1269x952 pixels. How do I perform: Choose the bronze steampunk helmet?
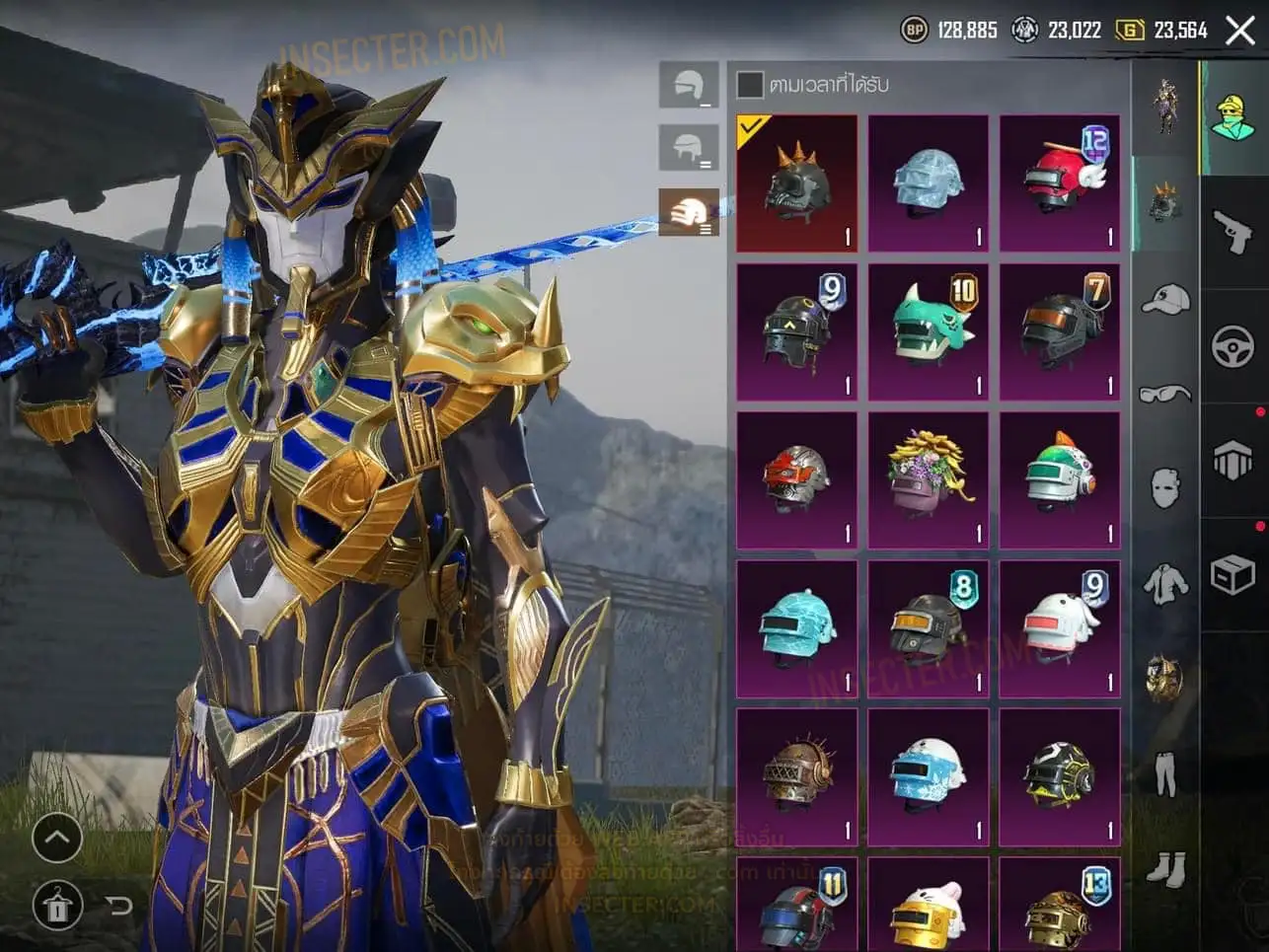(796, 776)
